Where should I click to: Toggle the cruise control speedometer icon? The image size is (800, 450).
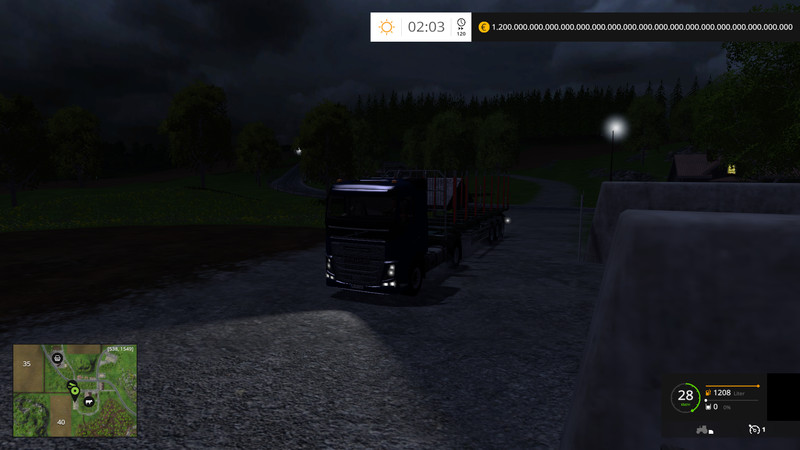tap(755, 430)
